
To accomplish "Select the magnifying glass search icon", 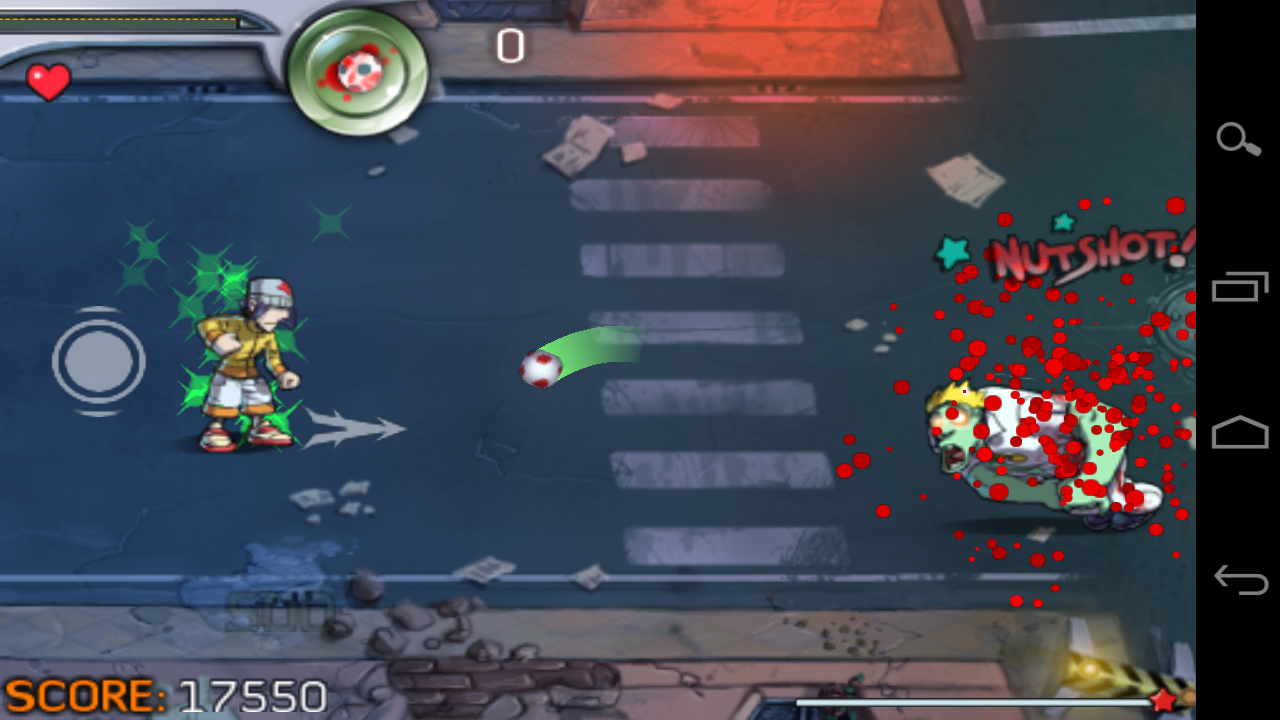I will pyautogui.click(x=1238, y=142).
